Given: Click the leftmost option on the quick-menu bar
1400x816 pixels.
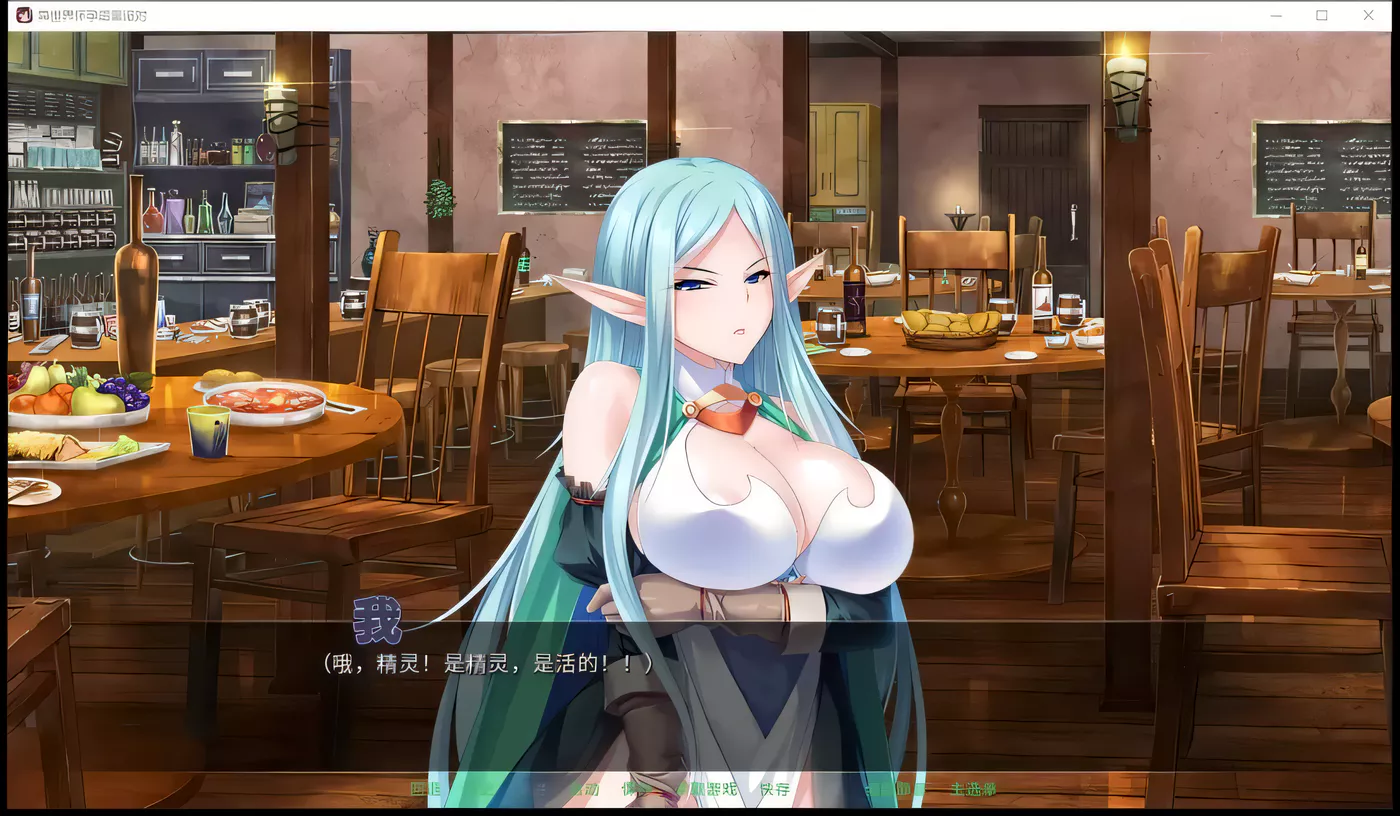Looking at the screenshot, I should 425,789.
